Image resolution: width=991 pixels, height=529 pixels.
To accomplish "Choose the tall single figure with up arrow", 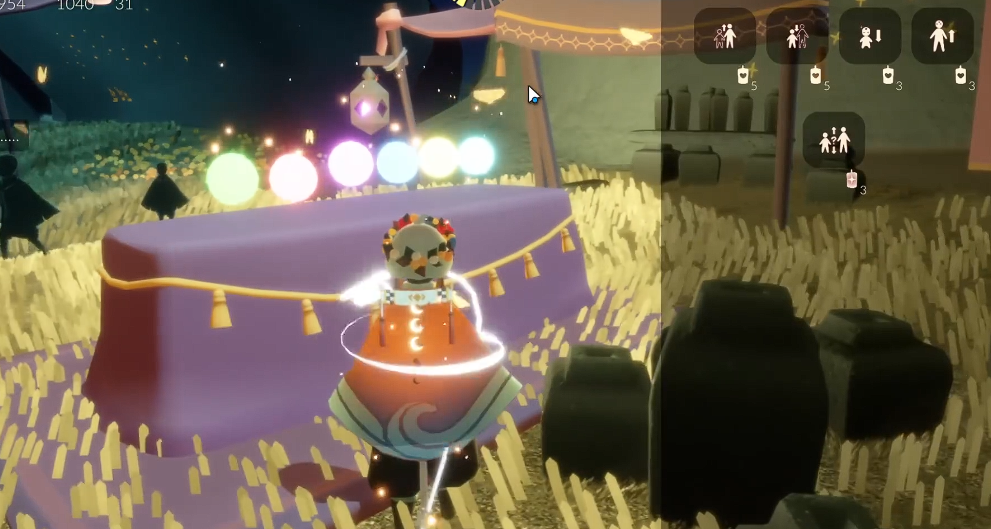I will click(942, 37).
